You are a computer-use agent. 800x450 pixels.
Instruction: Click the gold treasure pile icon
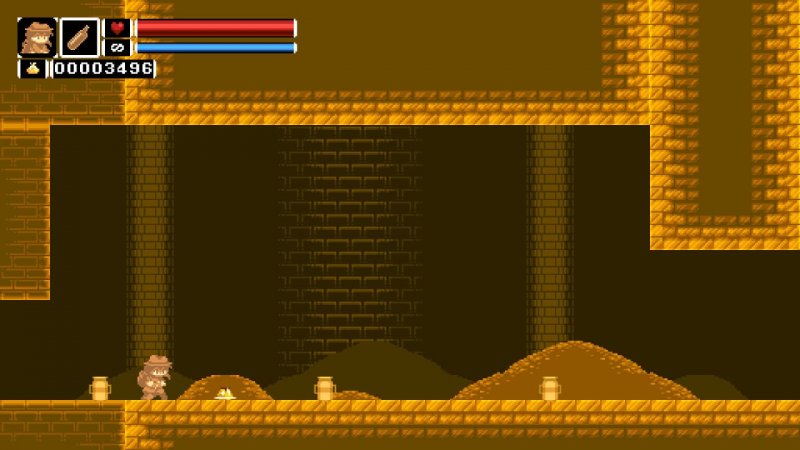pyautogui.click(x=32, y=68)
